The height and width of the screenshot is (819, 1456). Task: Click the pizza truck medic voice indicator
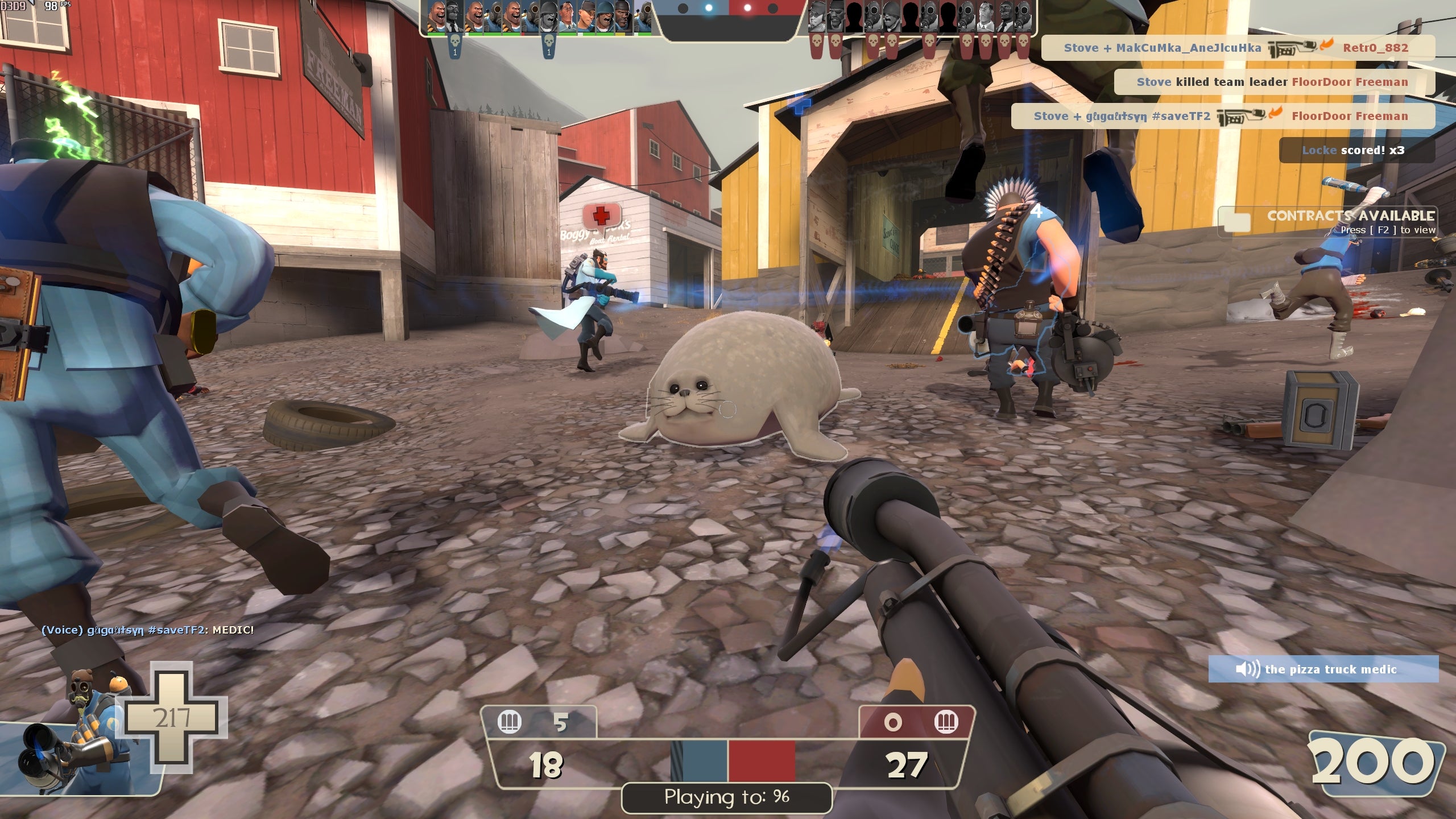(1323, 669)
